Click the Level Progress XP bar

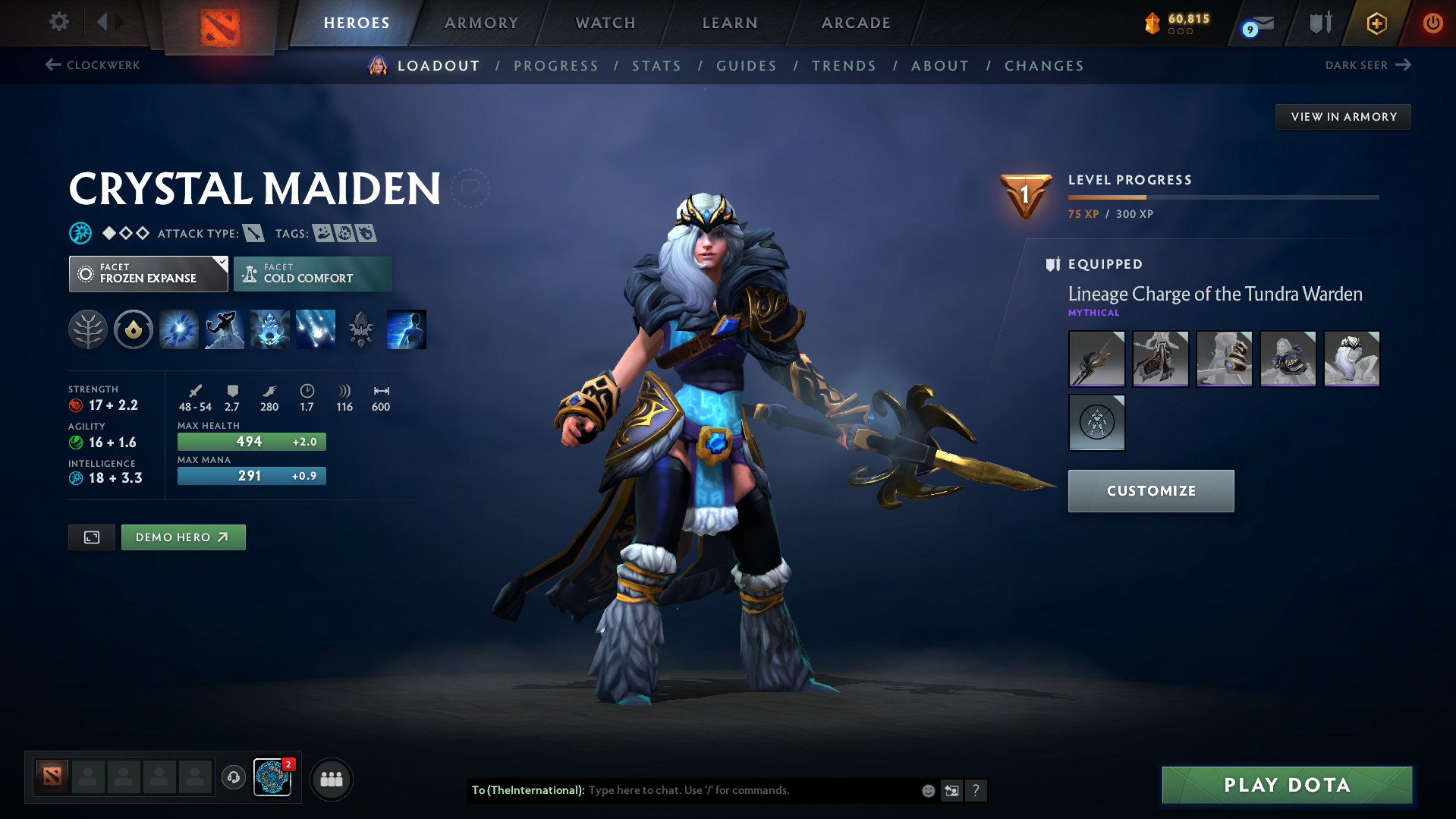point(1222,197)
